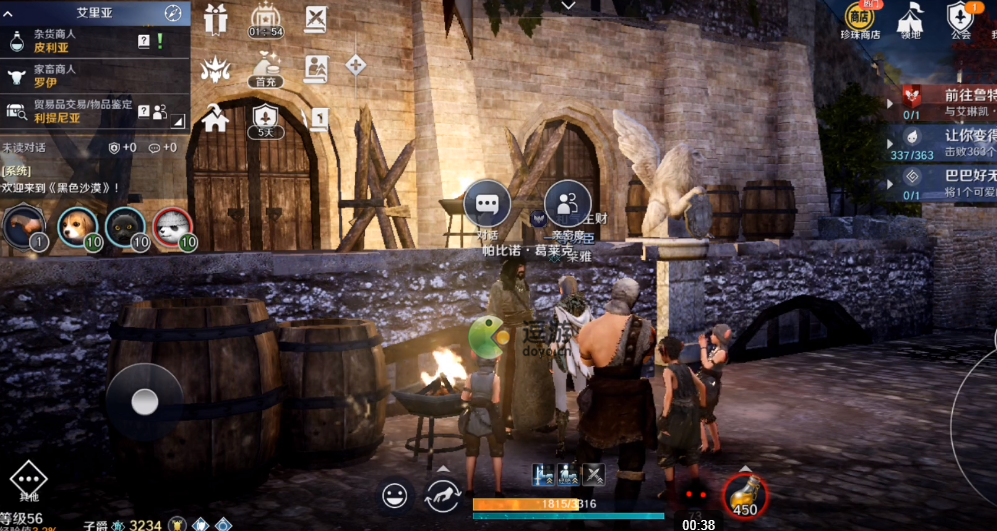
Task: Select the beagle dog pet portrait
Action: [x=75, y=226]
